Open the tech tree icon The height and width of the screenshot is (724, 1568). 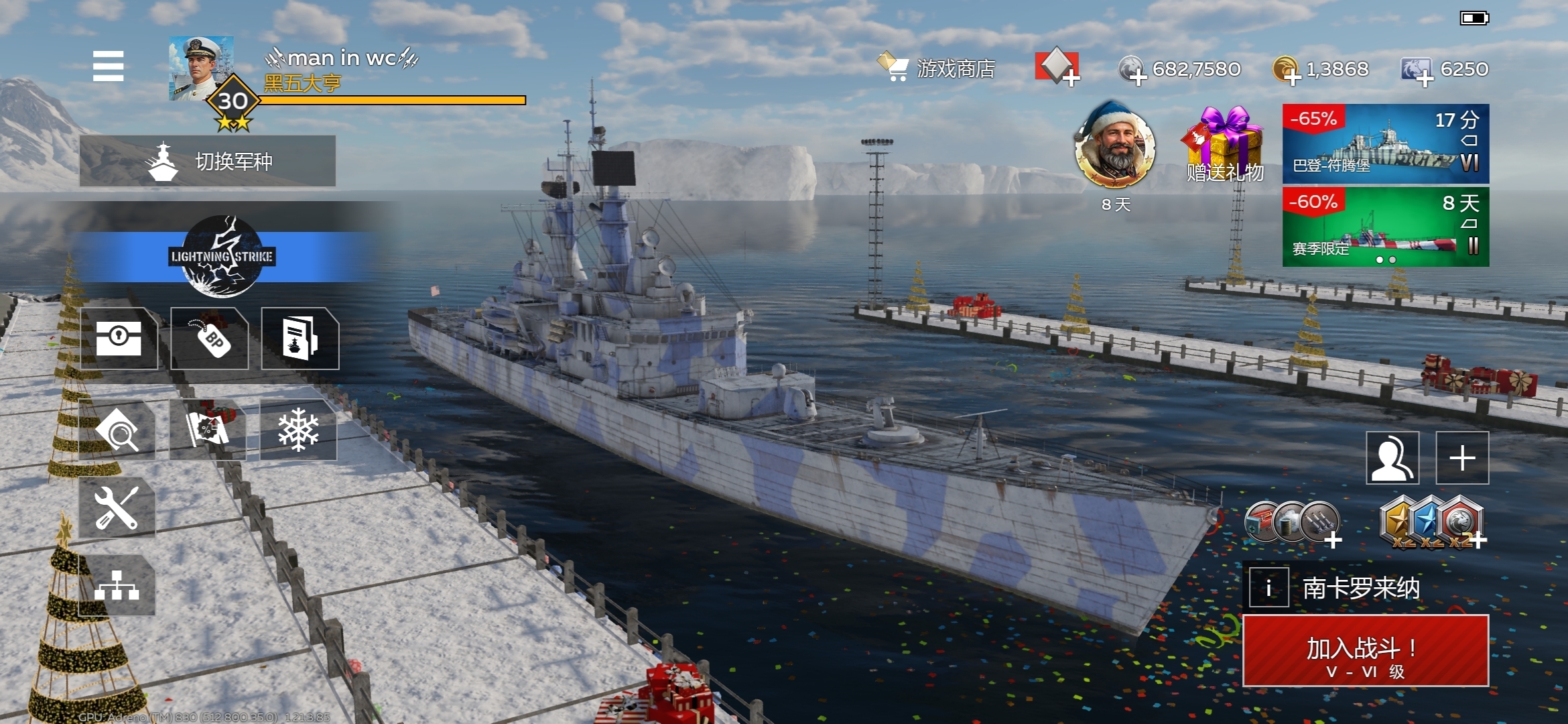(x=117, y=585)
